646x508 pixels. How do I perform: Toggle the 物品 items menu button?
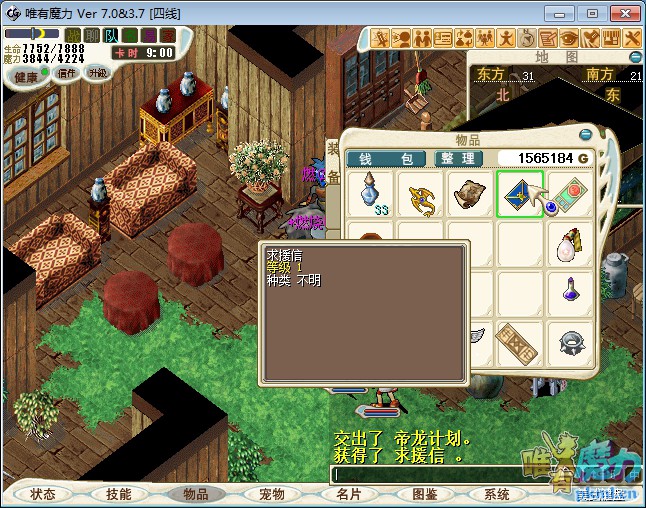[x=196, y=494]
